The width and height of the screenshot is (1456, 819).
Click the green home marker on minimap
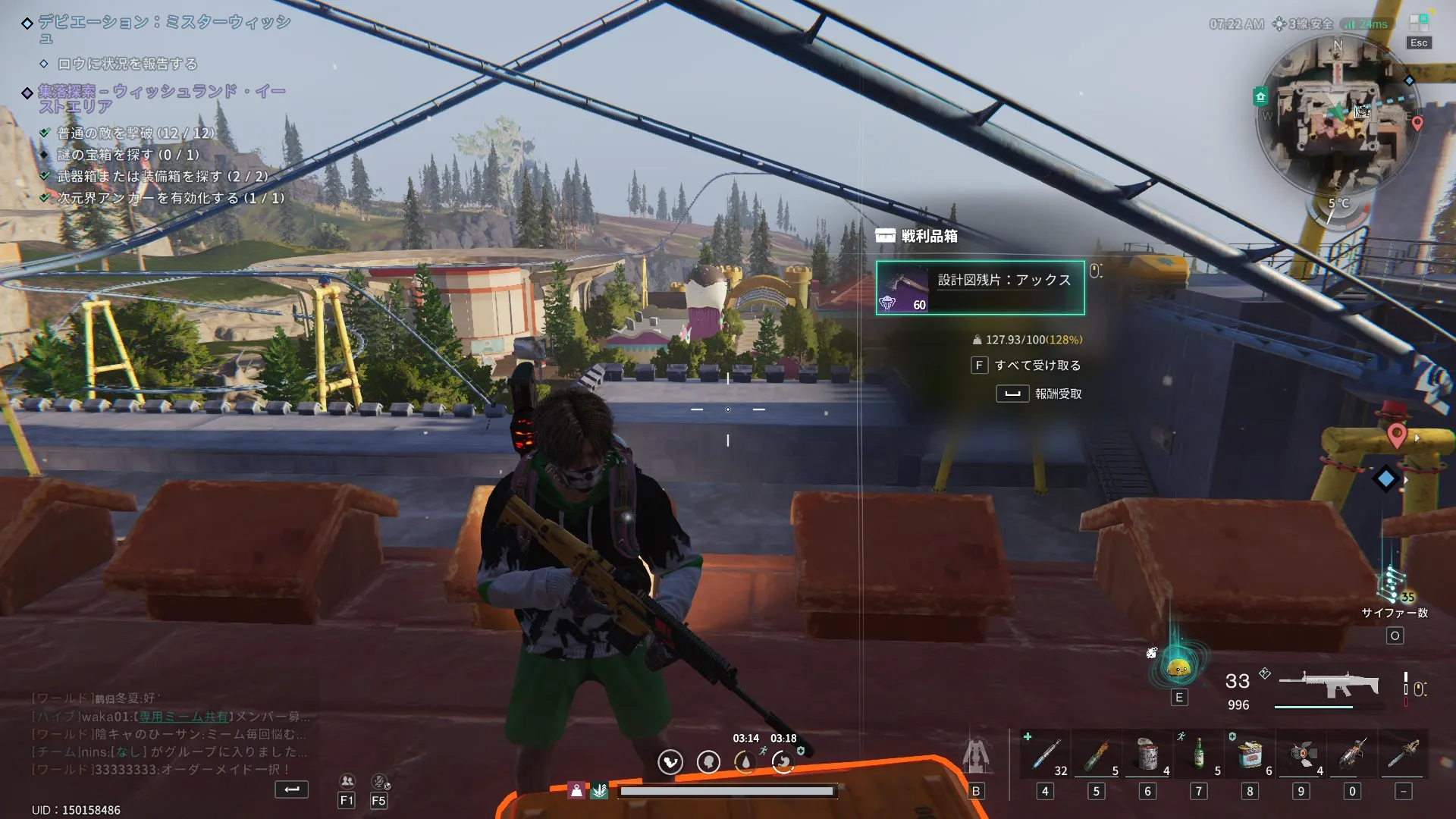pyautogui.click(x=1260, y=96)
